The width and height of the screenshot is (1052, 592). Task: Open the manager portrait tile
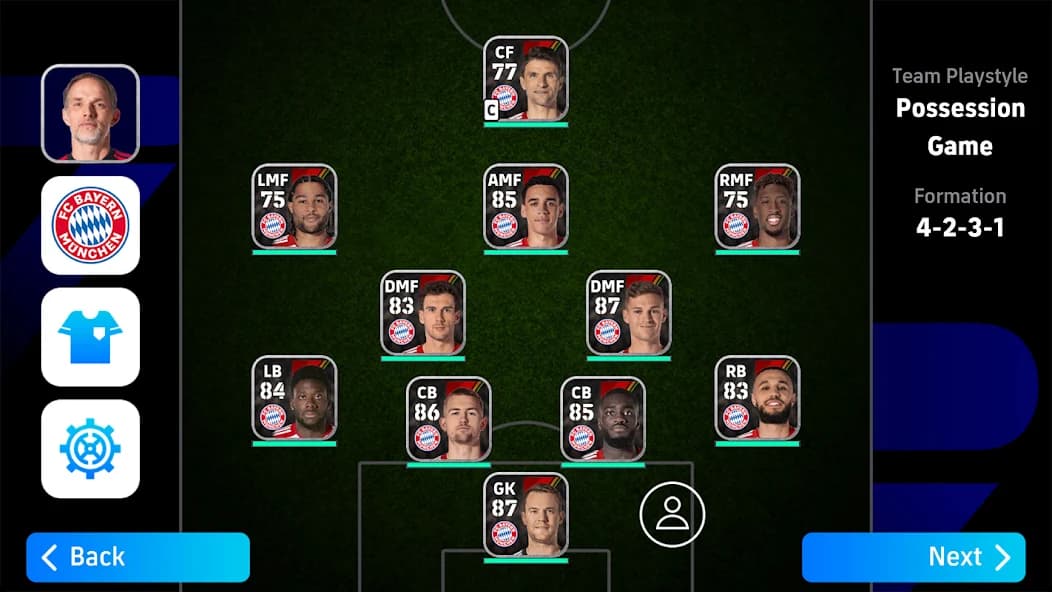(x=90, y=113)
